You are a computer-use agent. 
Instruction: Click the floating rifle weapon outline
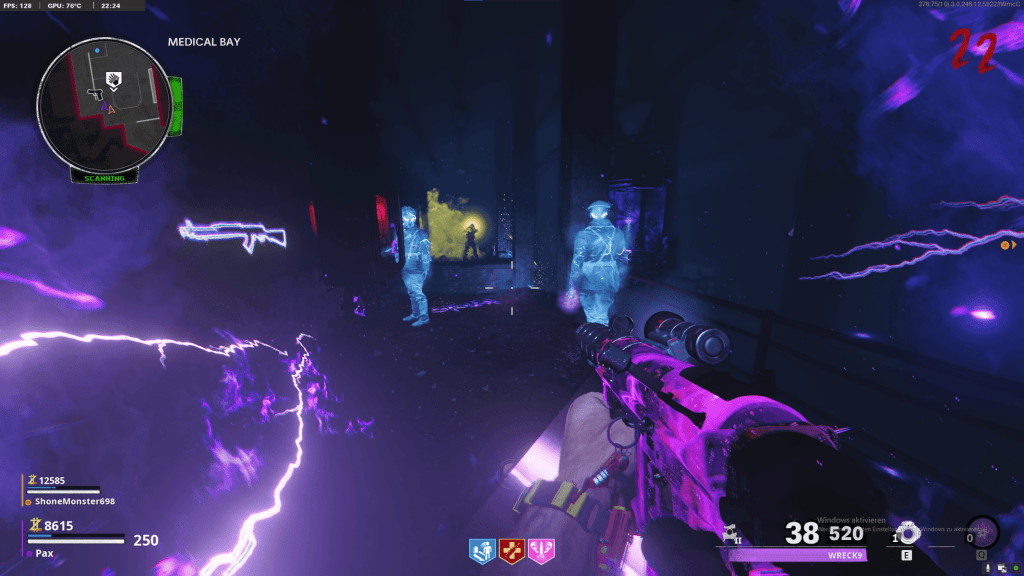pyautogui.click(x=233, y=233)
